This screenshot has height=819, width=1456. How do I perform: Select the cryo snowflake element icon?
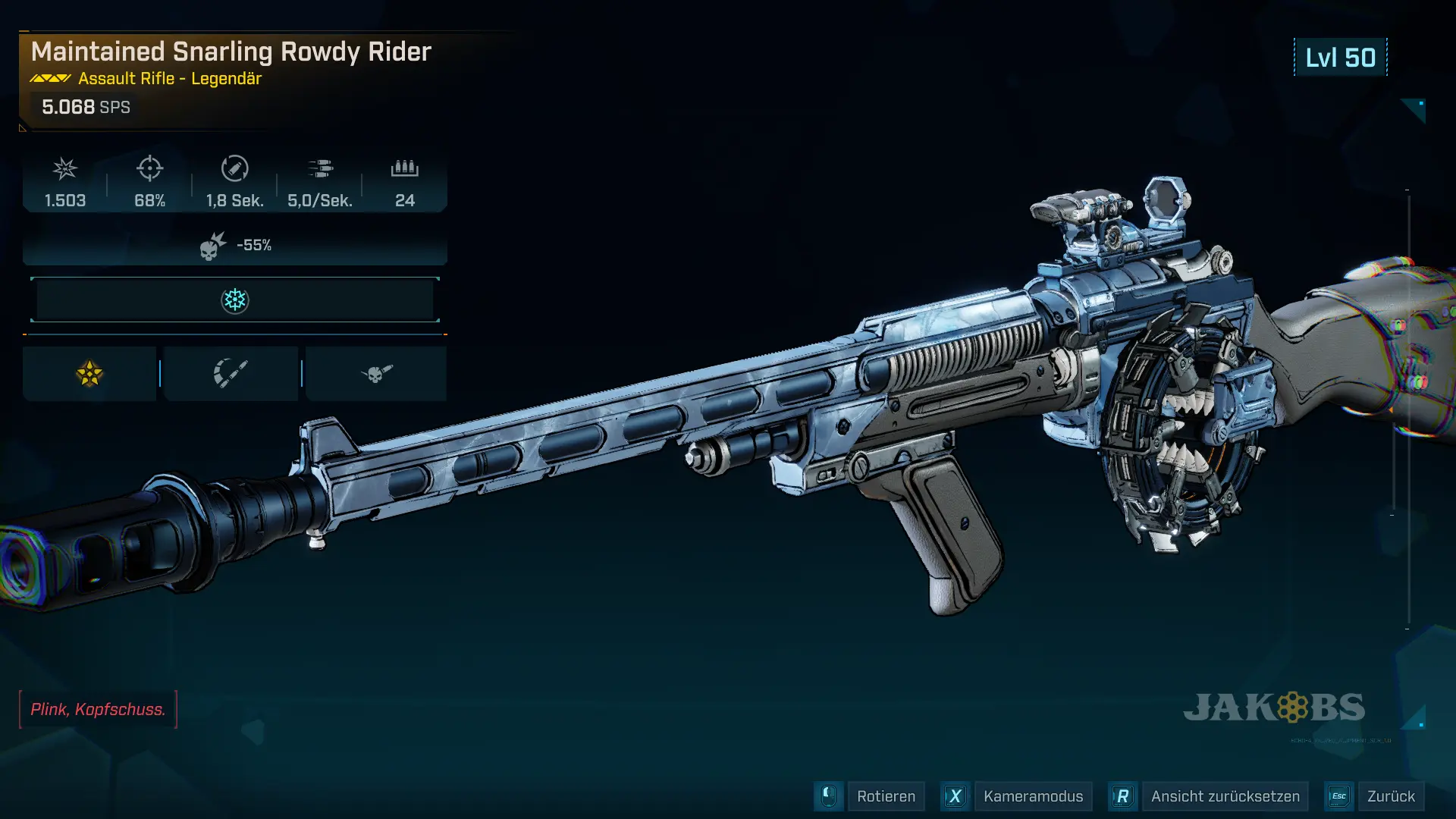[235, 300]
